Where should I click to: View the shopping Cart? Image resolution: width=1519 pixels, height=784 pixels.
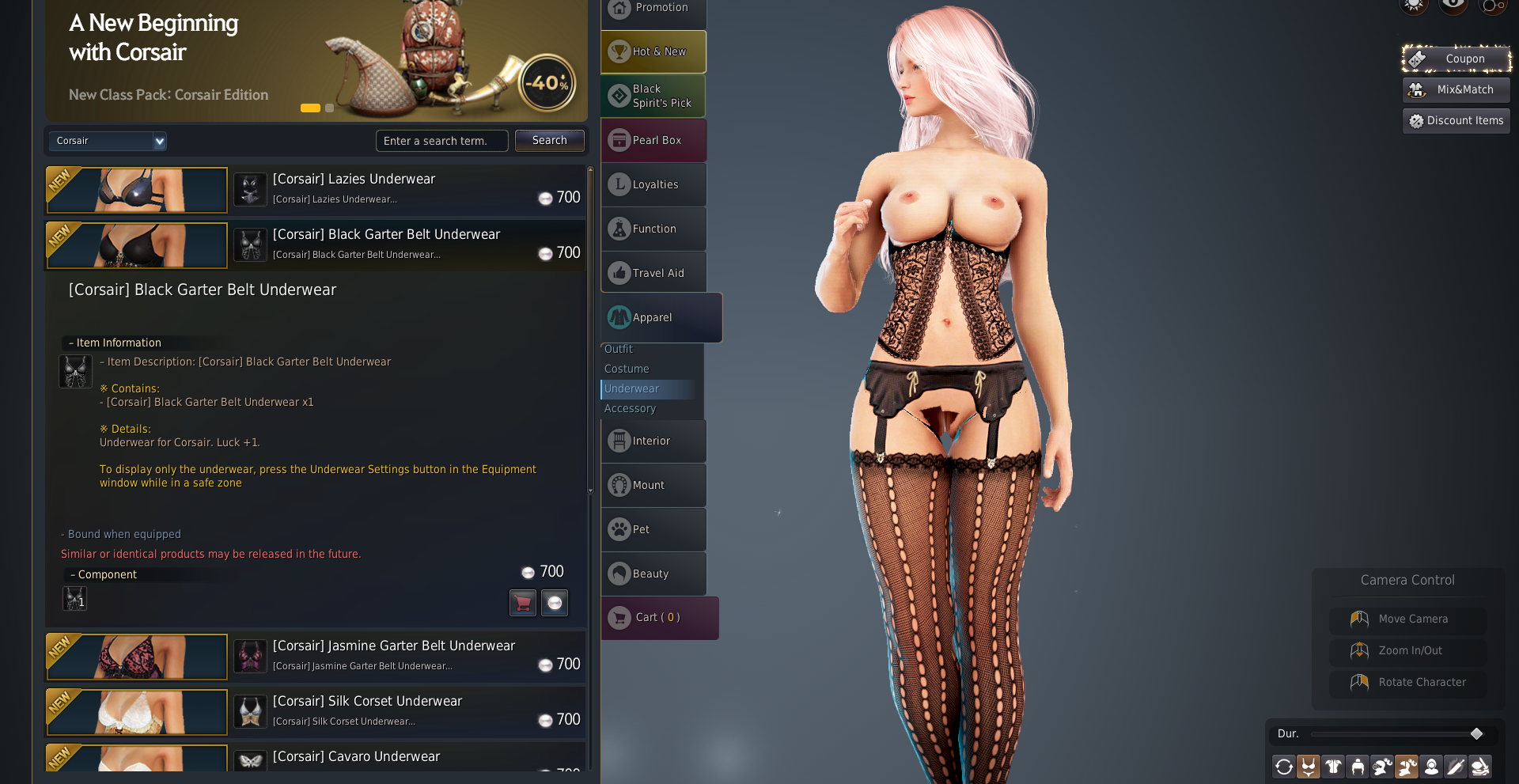tap(658, 617)
